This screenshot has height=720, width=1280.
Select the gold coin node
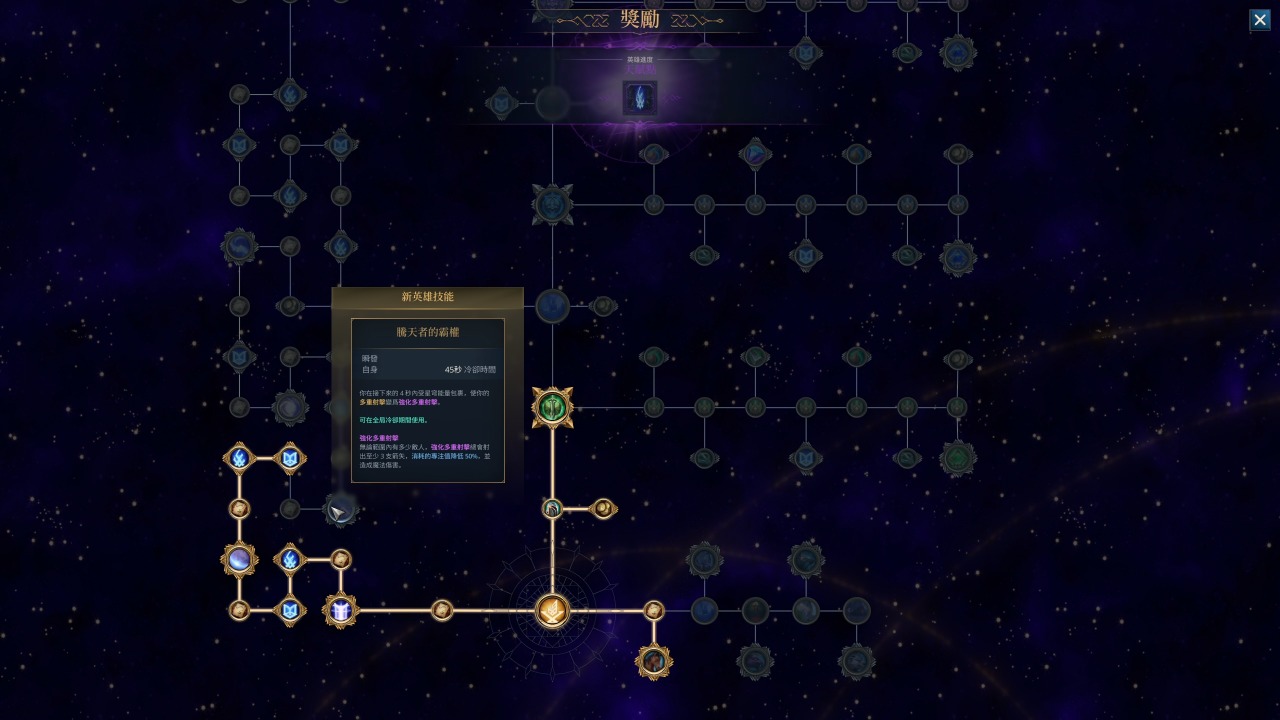603,509
